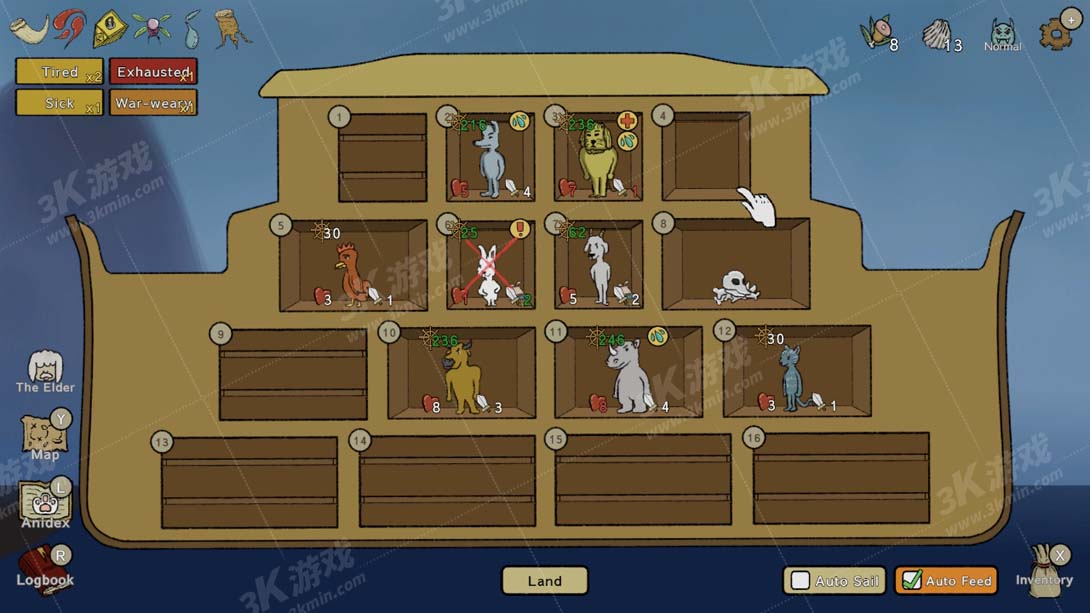Open the Inventory bag
Viewport: 1090px width, 613px height.
[1044, 568]
